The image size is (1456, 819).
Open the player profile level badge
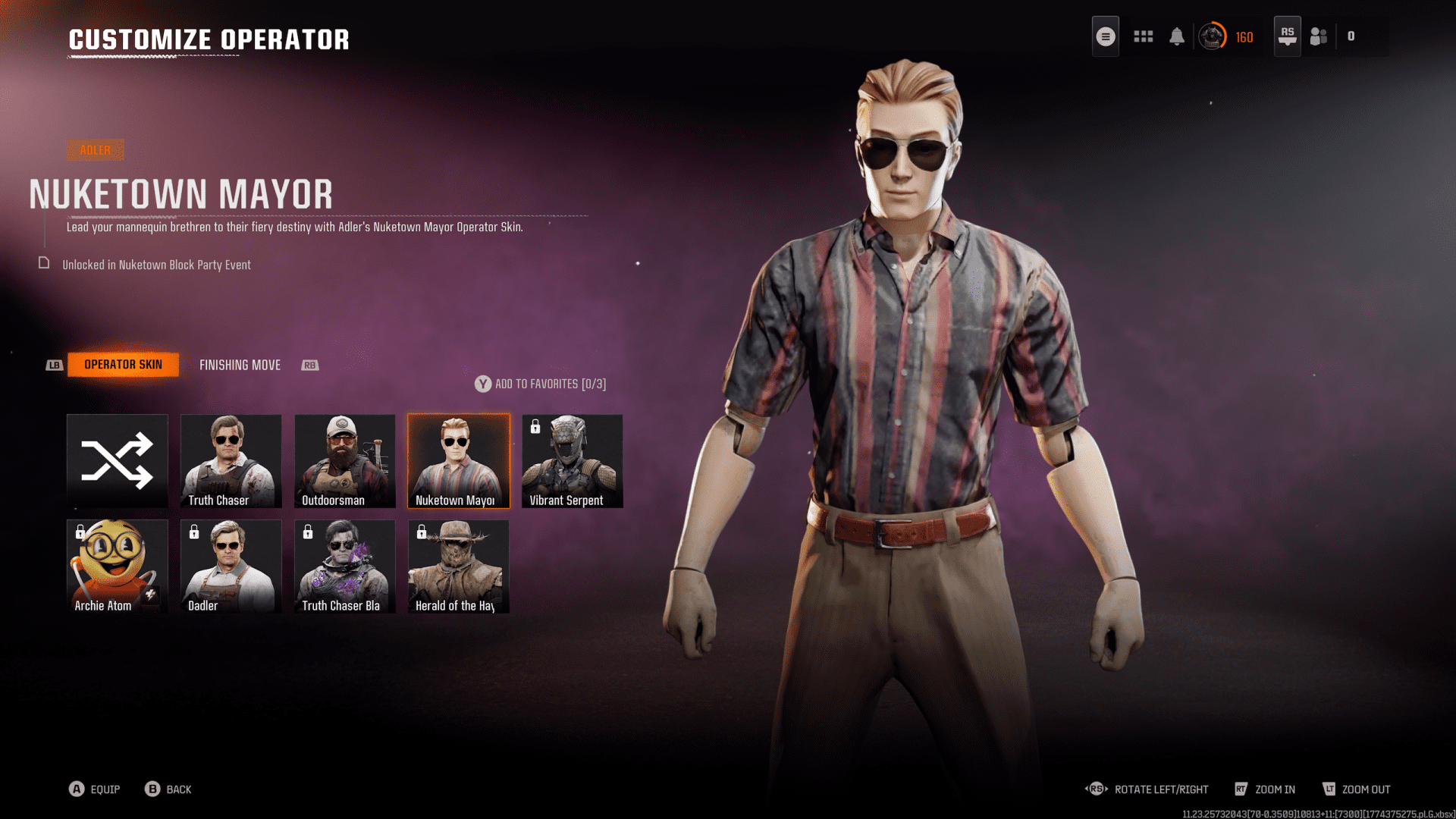coord(1213,36)
